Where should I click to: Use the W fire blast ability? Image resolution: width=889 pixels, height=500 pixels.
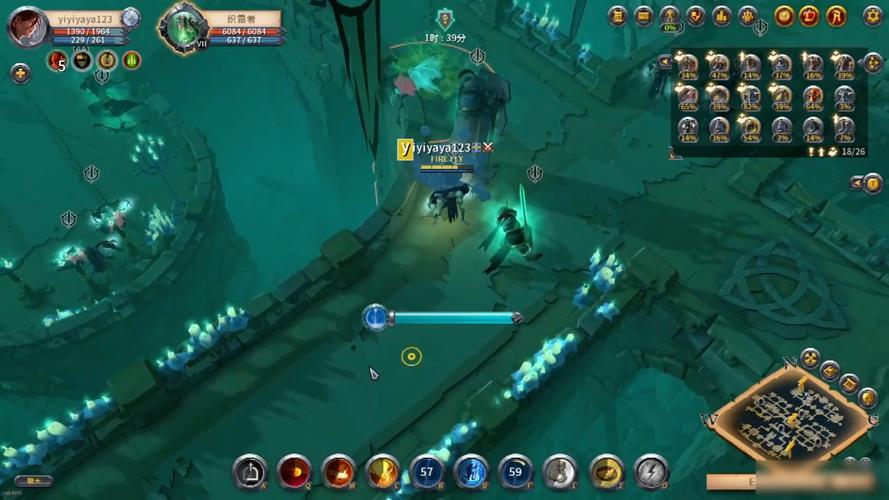(x=338, y=471)
